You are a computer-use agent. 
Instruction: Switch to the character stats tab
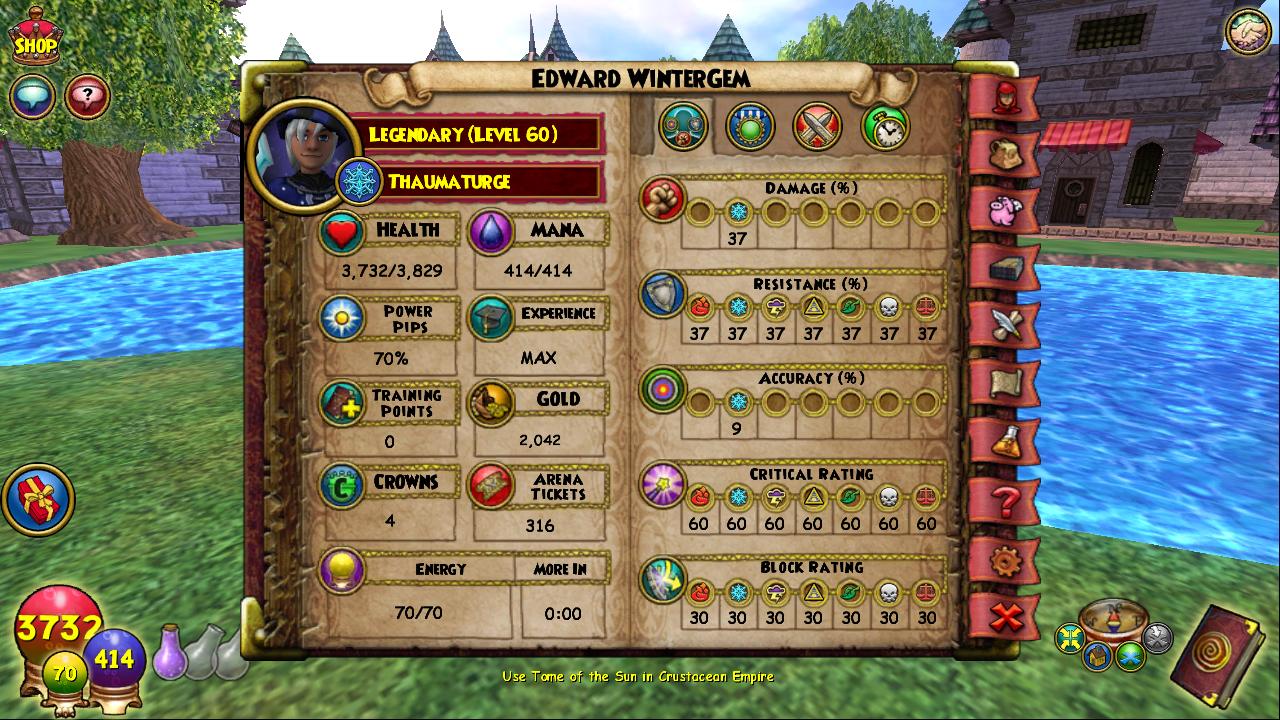pos(684,127)
